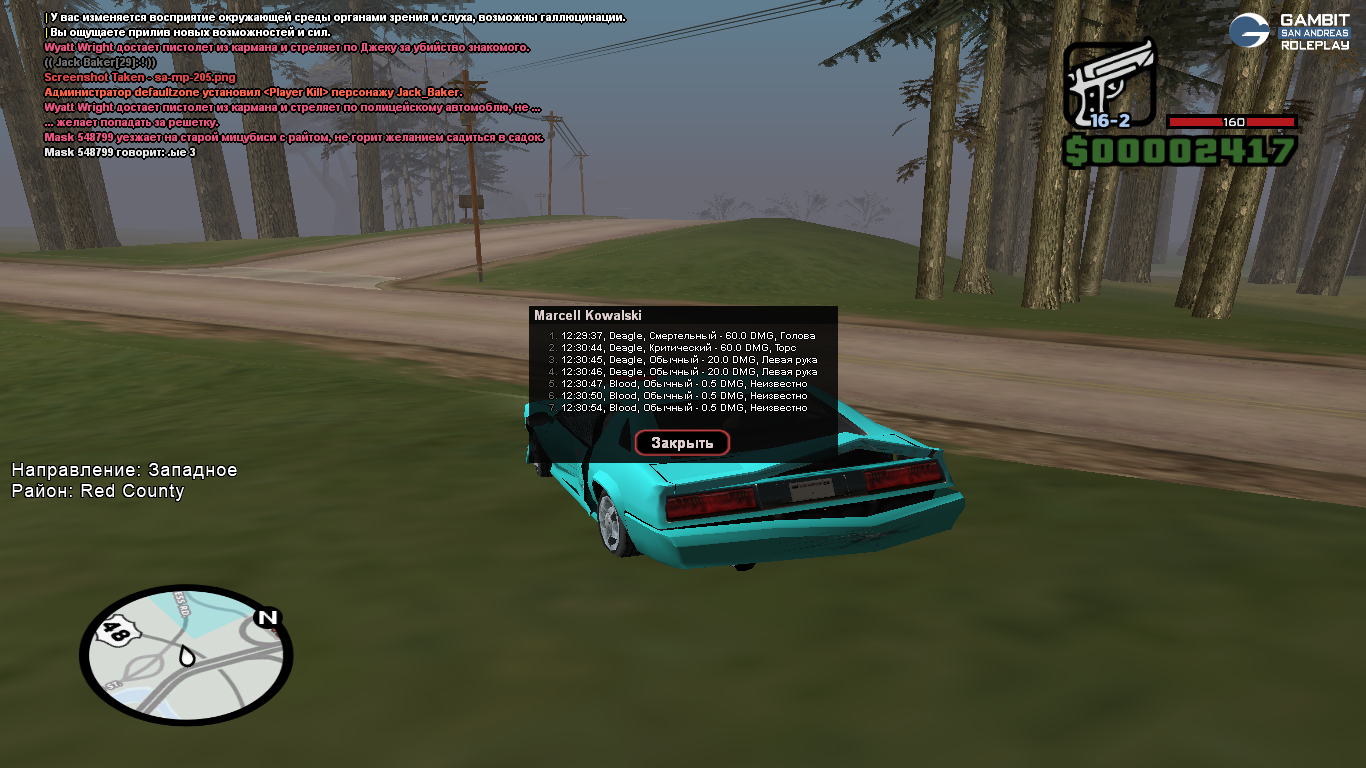Image resolution: width=1366 pixels, height=768 pixels.
Task: Click the Gambit Roleplay server logo
Action: (1288, 31)
